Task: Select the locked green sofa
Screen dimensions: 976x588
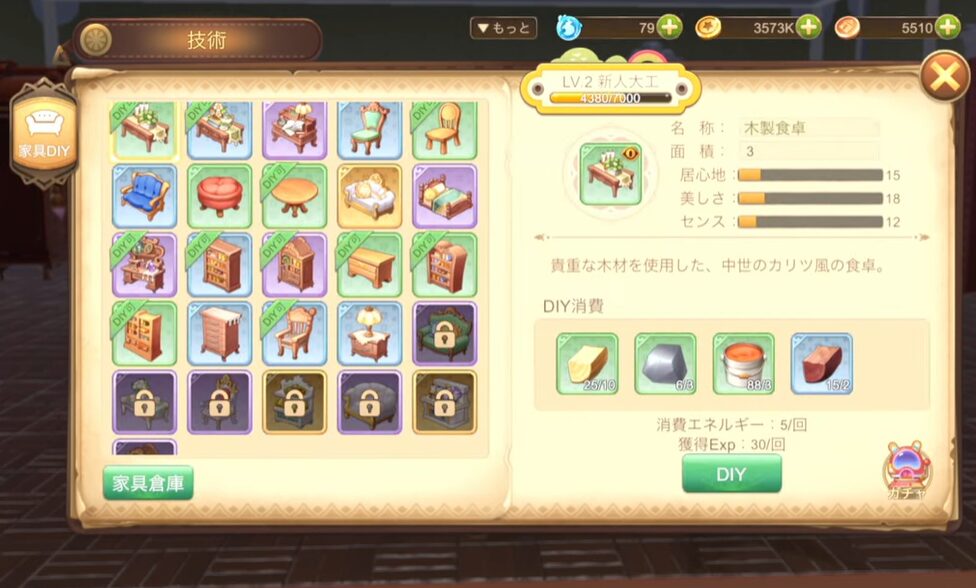Action: 444,334
